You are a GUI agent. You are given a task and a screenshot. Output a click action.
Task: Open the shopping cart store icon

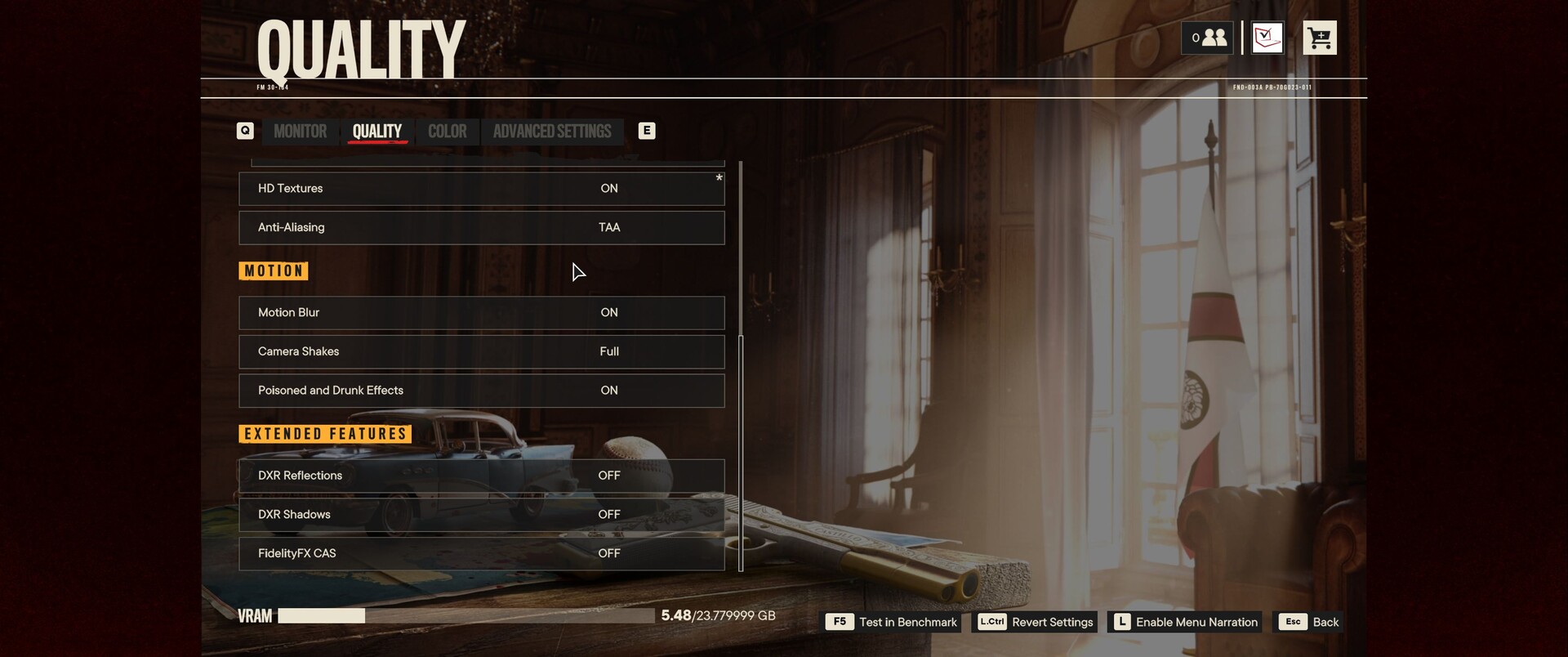1319,38
